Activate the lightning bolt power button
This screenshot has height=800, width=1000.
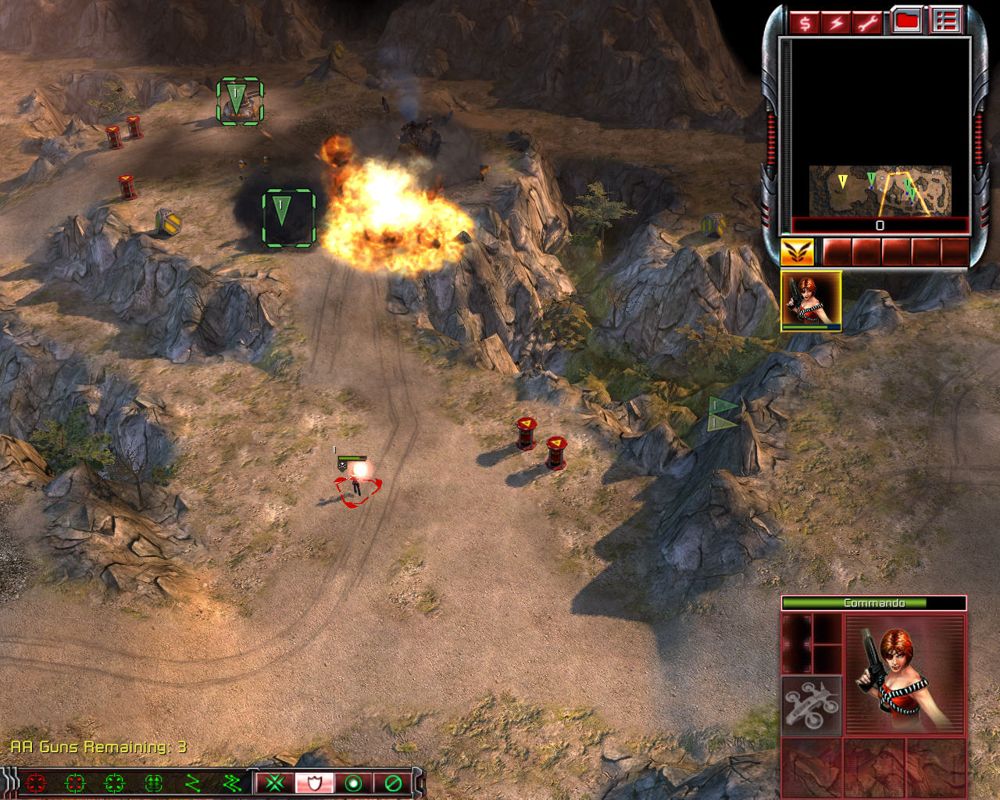pyautogui.click(x=836, y=20)
